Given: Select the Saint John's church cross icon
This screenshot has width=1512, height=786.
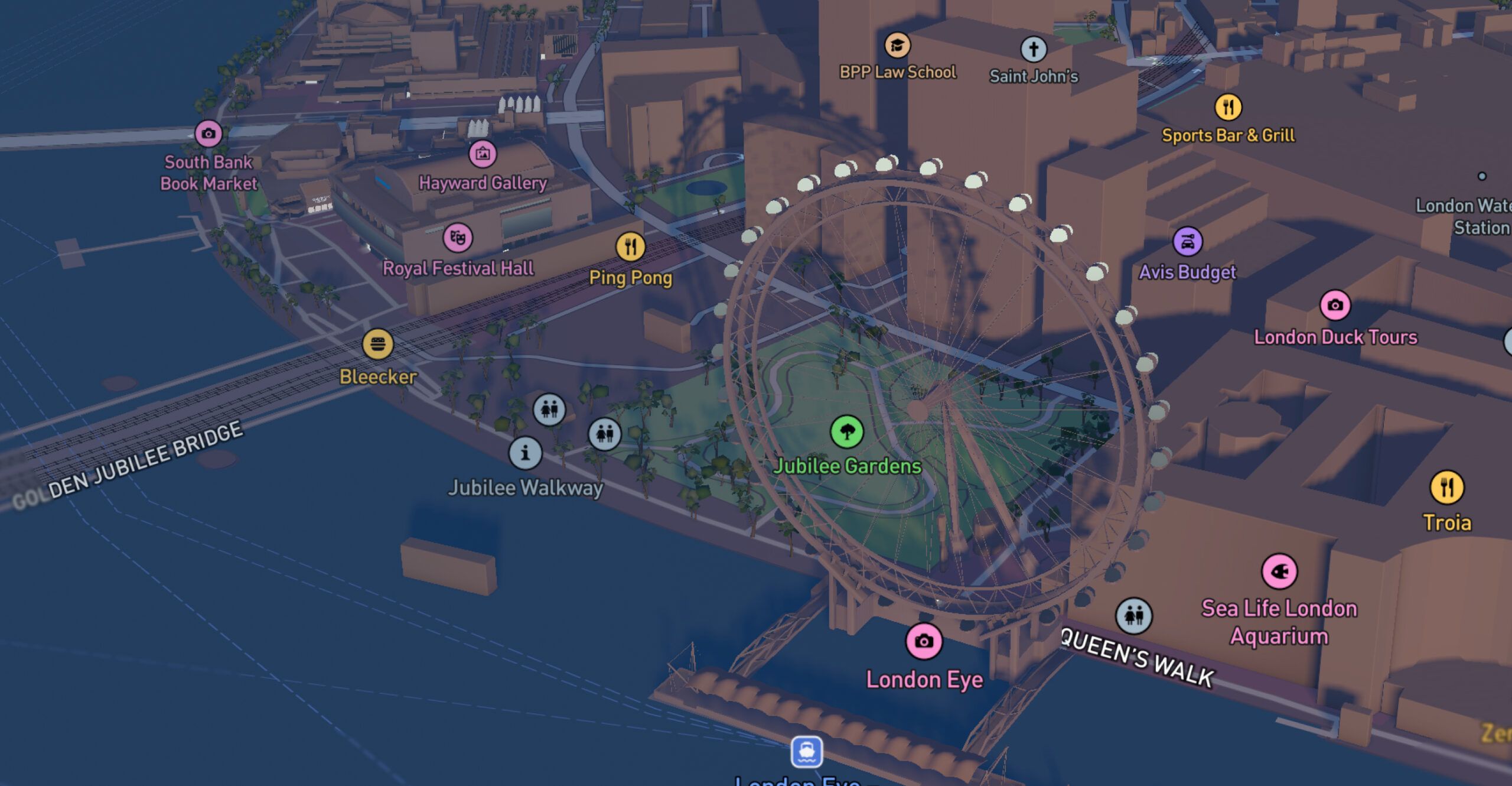Looking at the screenshot, I should pos(1035,49).
